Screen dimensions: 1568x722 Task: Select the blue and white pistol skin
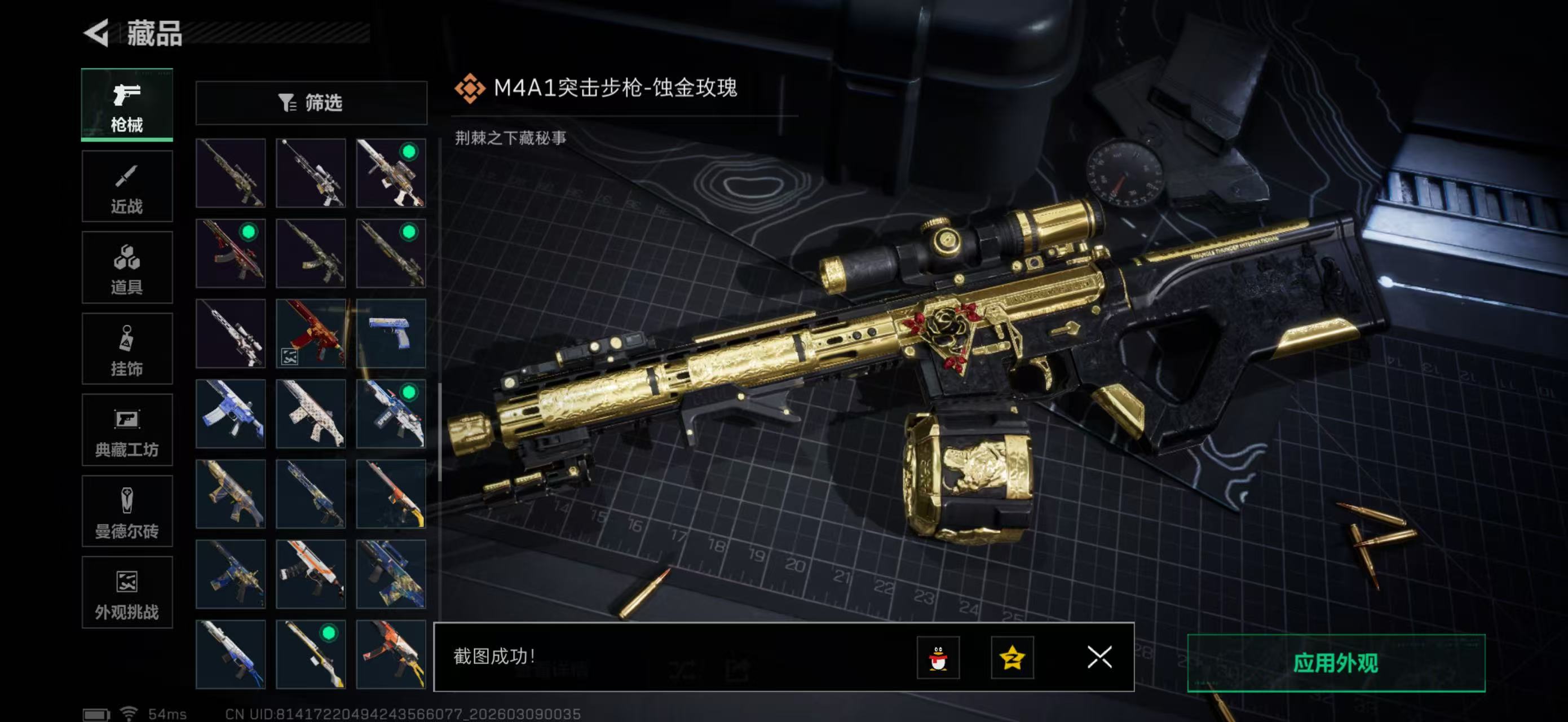(x=391, y=333)
